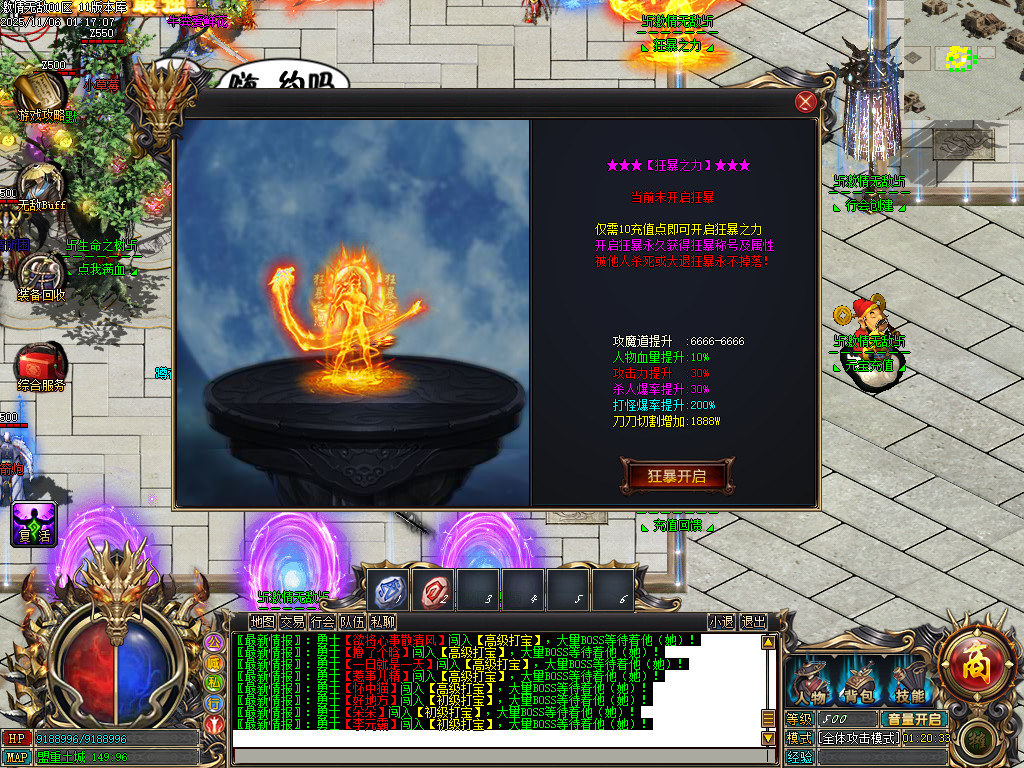Click the 小退 logout button
Screen dimensions: 1024x768
(x=721, y=621)
